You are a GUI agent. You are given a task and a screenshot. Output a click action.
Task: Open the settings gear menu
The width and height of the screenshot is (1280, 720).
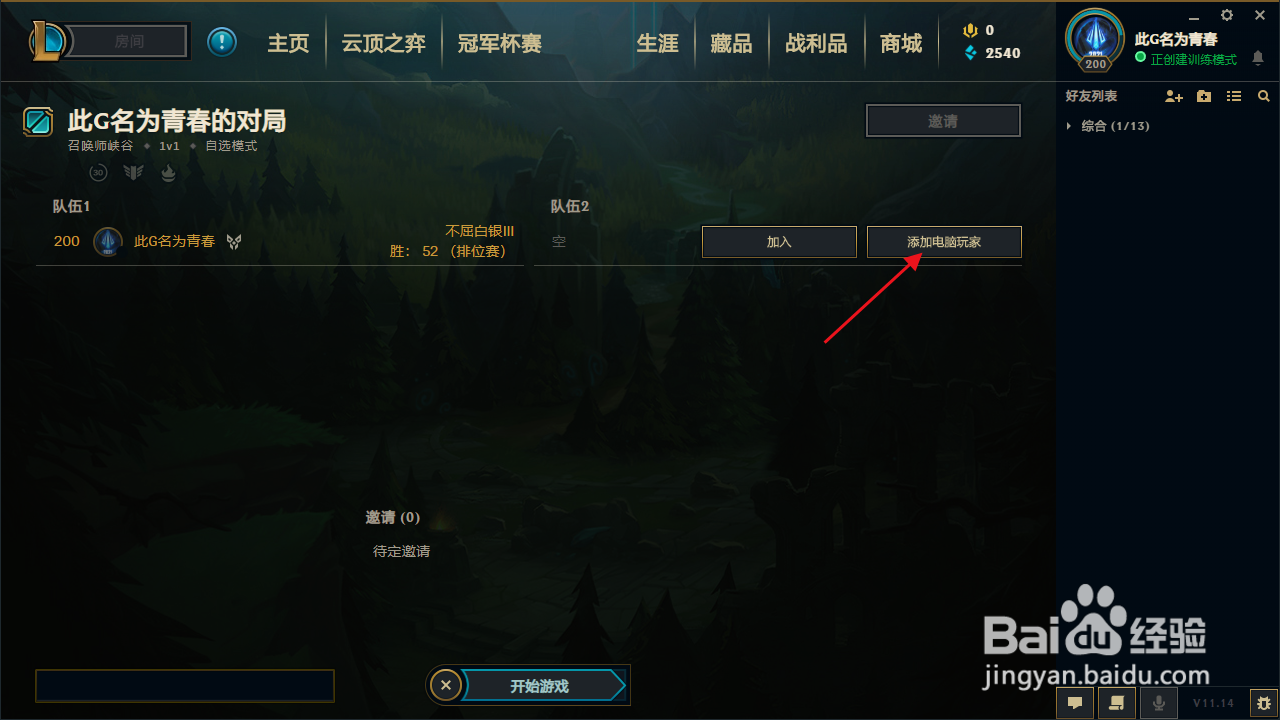click(x=1226, y=16)
